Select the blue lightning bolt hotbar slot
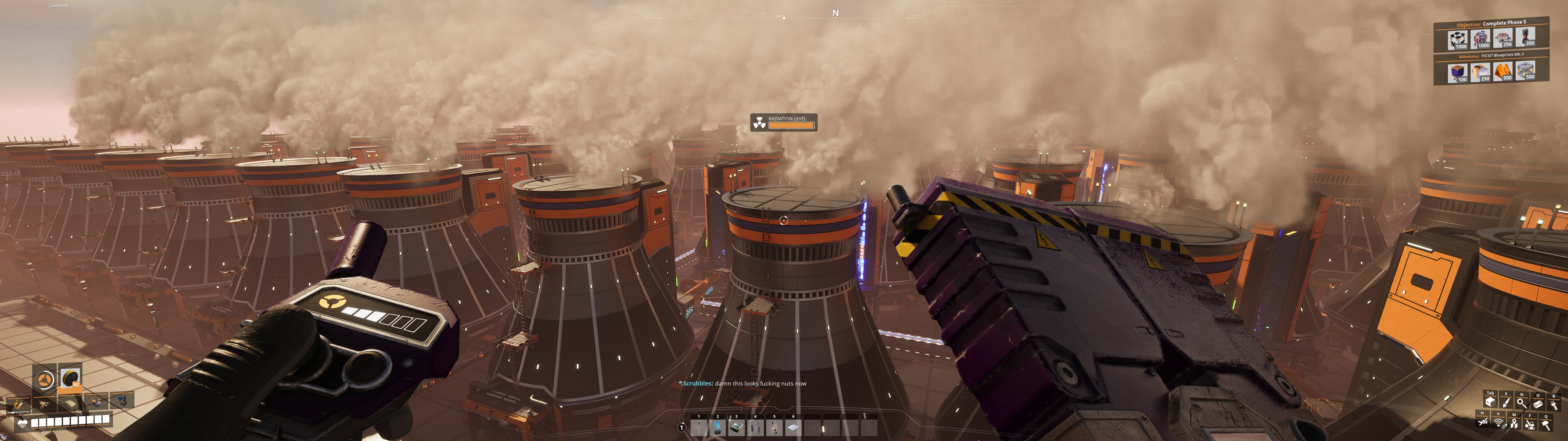Screen dimensions: 1568x441 point(718,428)
